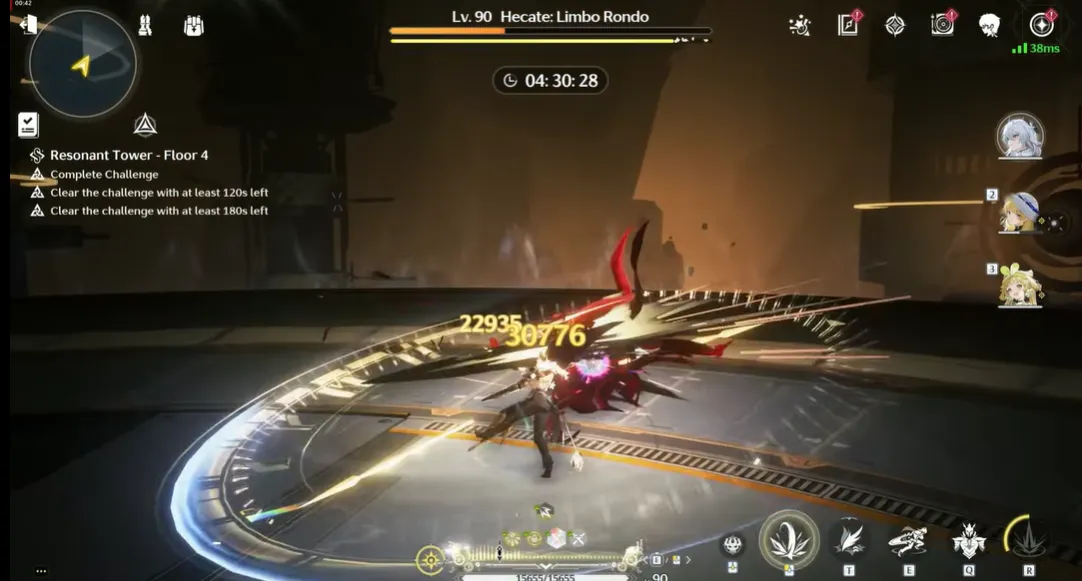Switch to the blonde character with white hat
This screenshot has height=581, width=1082.
[1019, 213]
